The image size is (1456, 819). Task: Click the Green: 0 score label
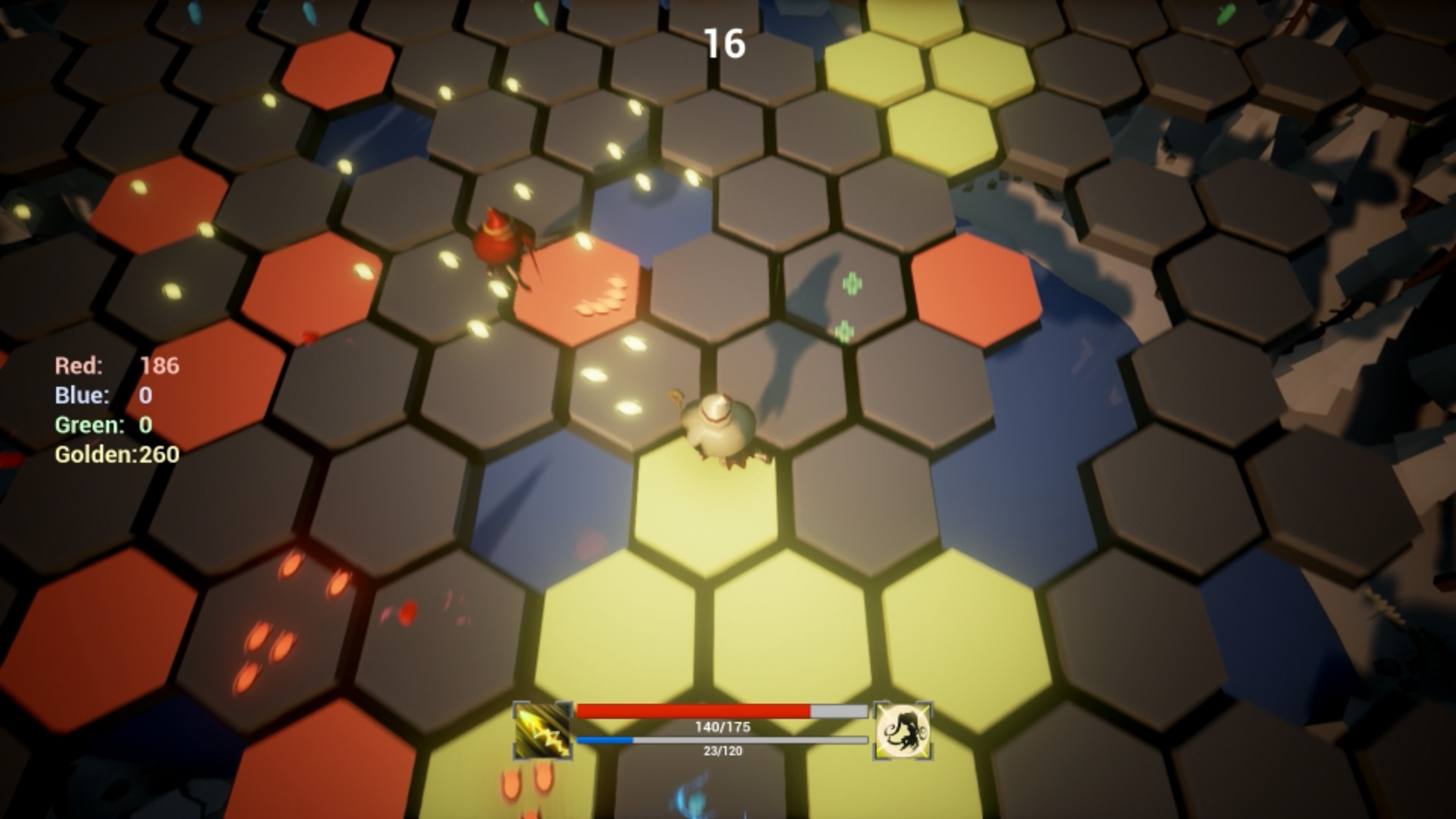[x=102, y=425]
